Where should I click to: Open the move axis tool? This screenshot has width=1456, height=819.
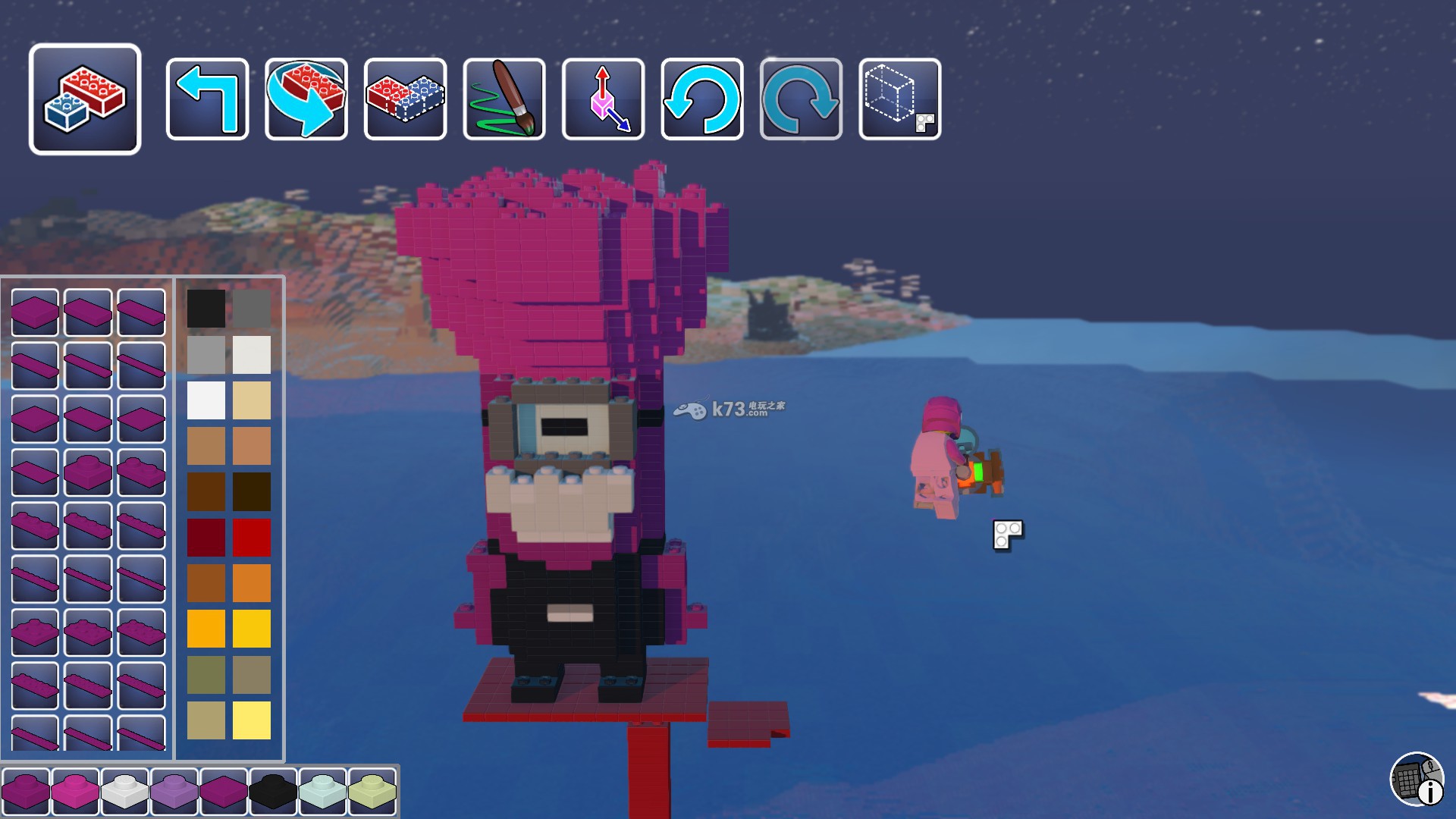[603, 99]
